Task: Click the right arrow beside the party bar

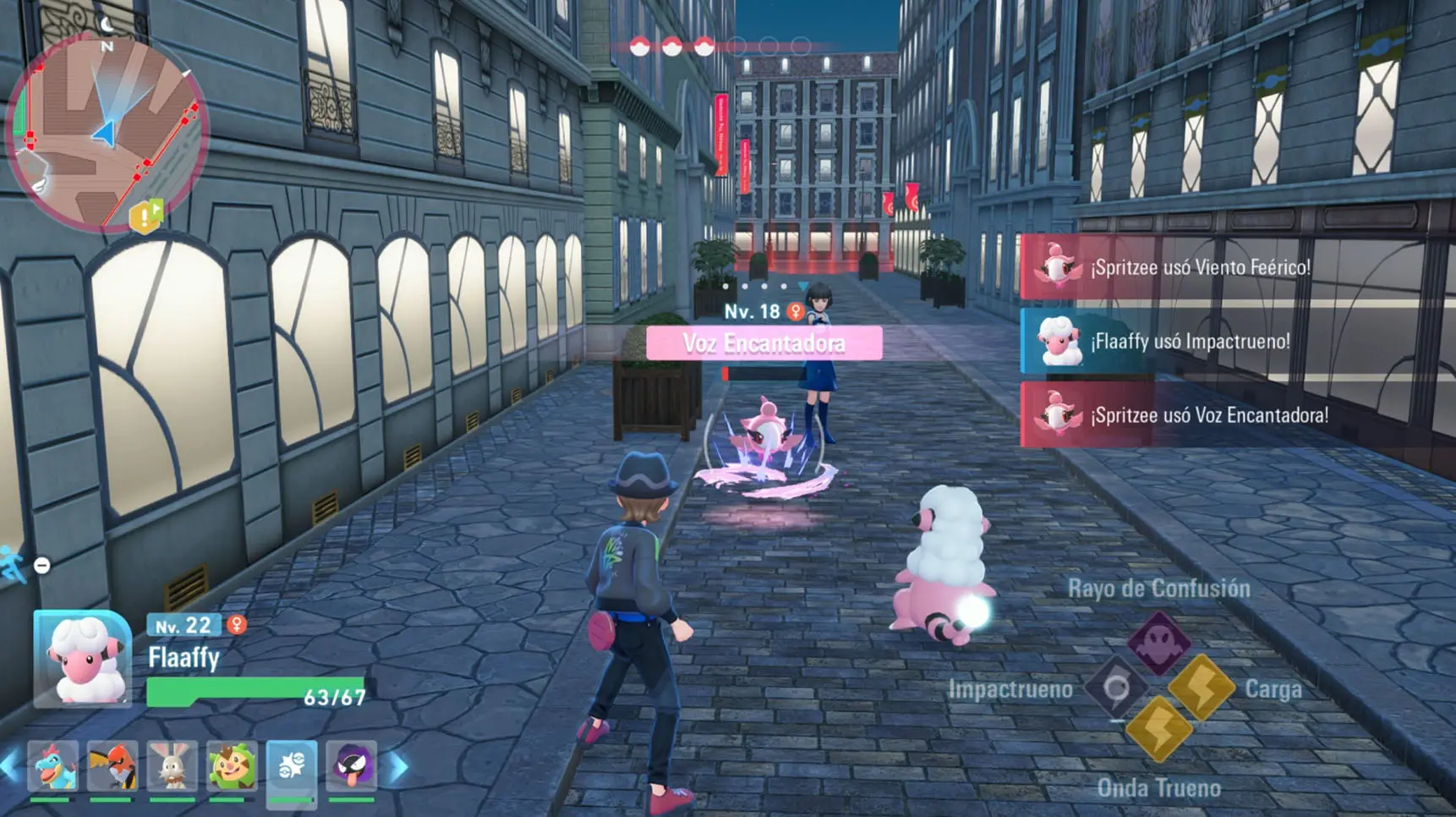Action: coord(399,767)
